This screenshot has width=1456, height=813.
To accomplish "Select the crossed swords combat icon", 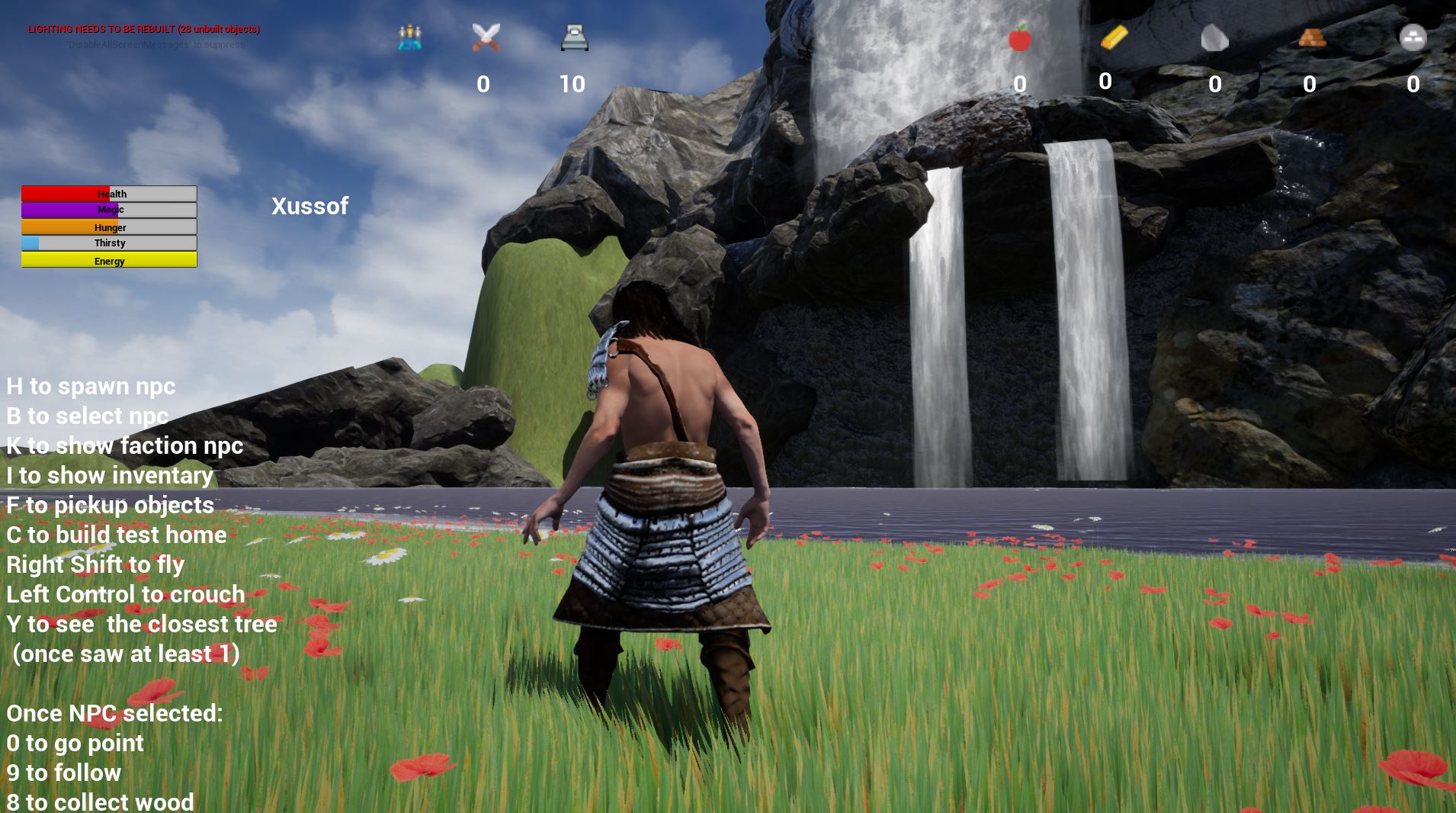I will click(x=486, y=37).
